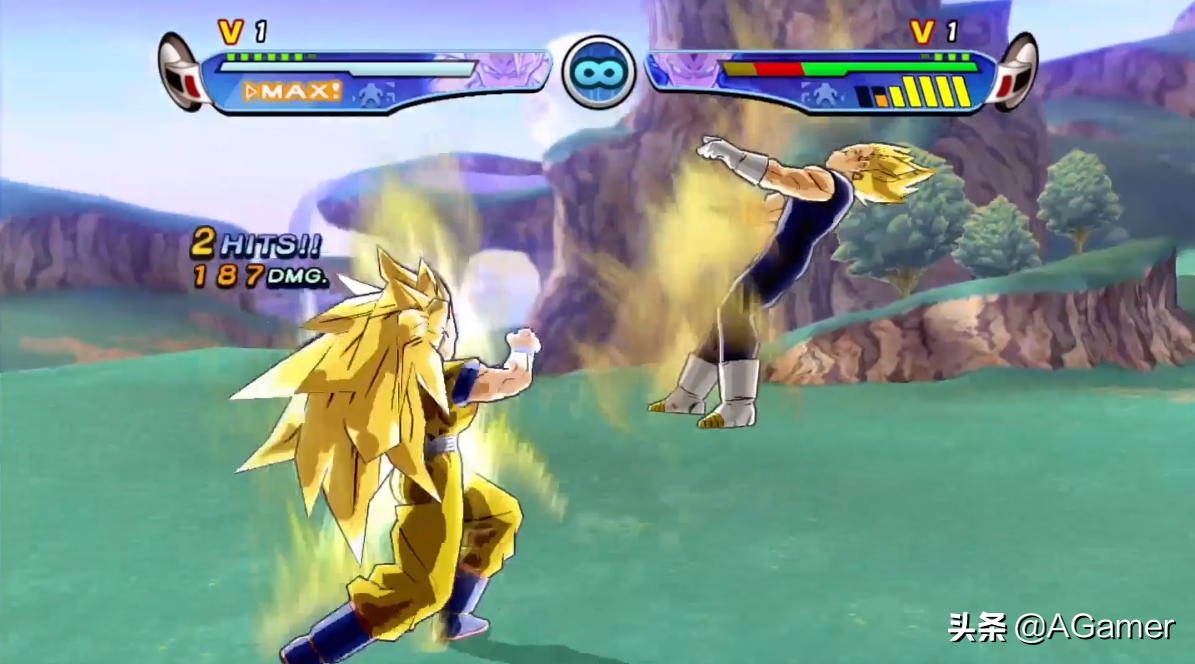Click player one's scouter icon

182,70
